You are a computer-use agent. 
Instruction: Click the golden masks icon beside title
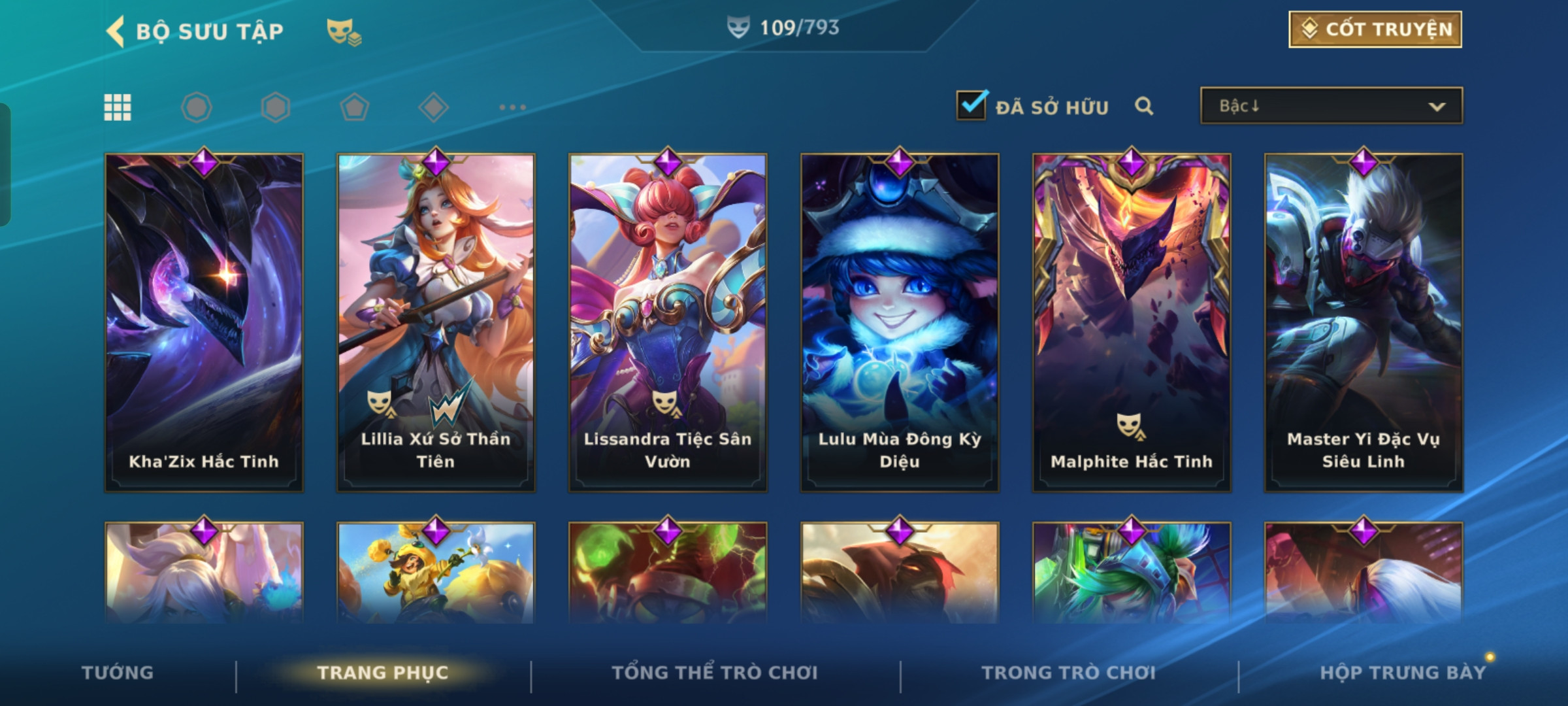(x=344, y=31)
